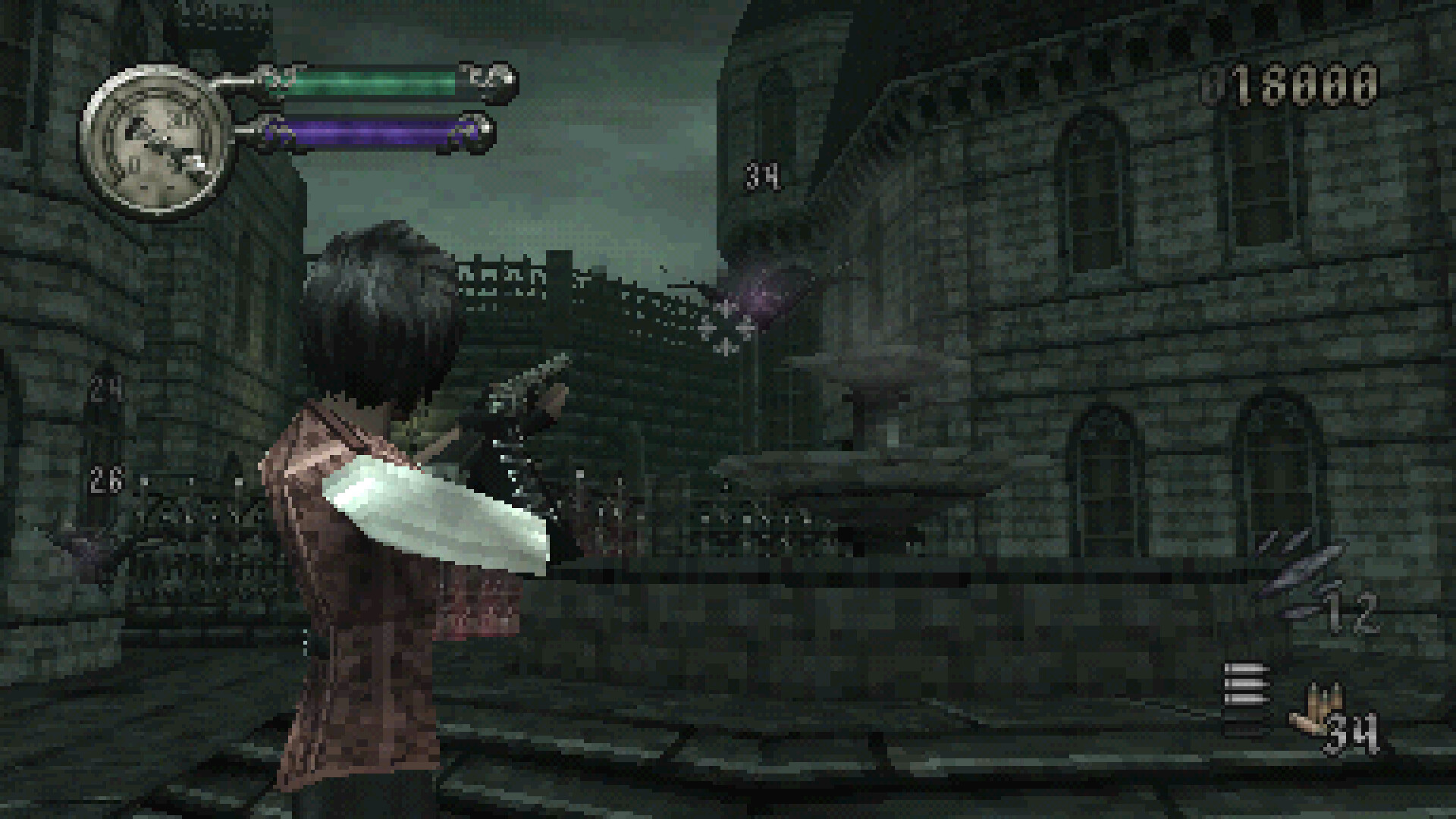
Task: Click the round silver medallion emblem
Action: pos(155,142)
